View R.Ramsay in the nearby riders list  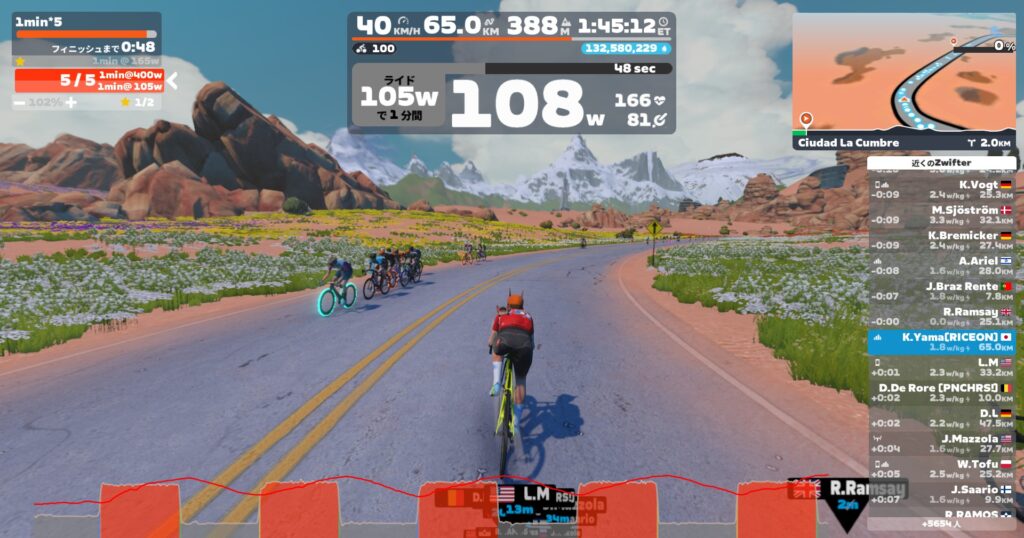(942, 317)
